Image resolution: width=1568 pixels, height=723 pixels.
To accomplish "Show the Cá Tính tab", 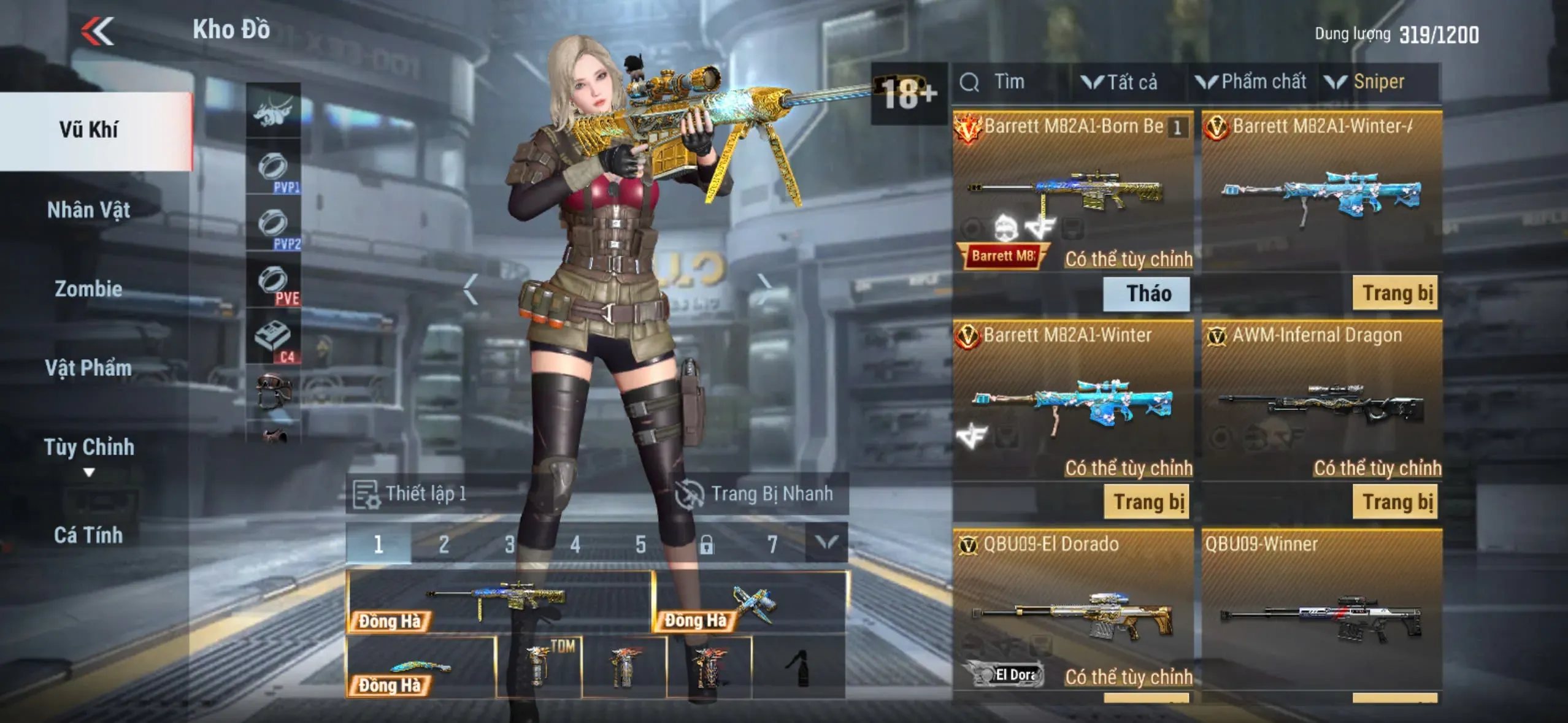I will (89, 535).
